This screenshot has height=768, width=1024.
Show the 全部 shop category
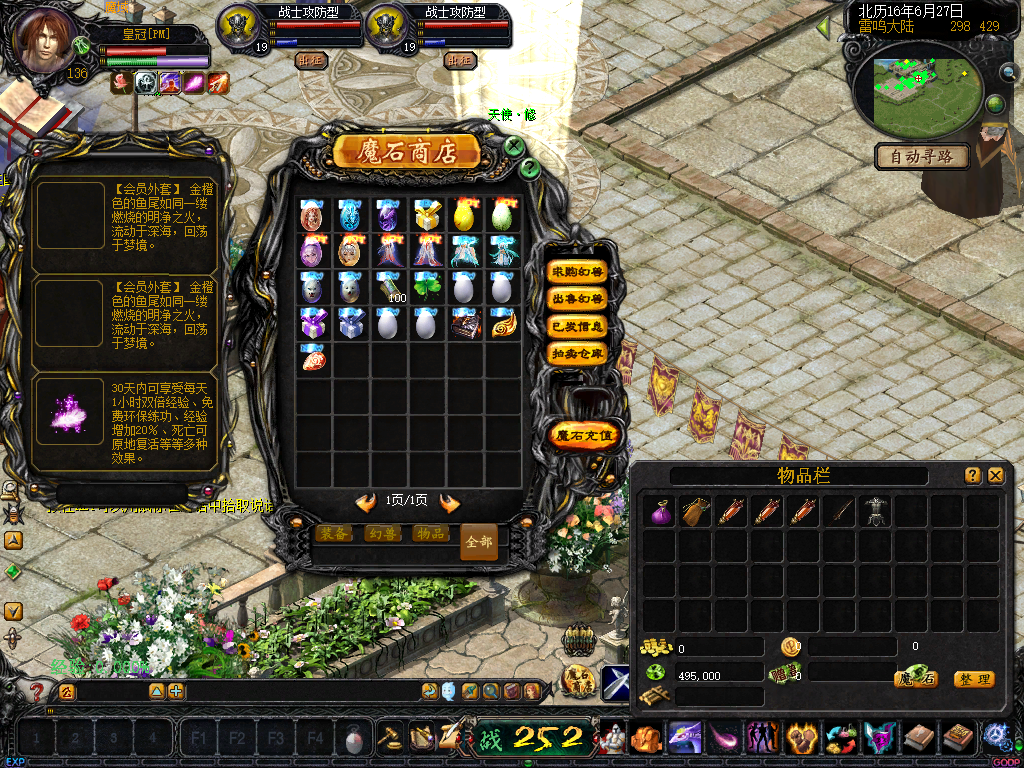[x=479, y=541]
